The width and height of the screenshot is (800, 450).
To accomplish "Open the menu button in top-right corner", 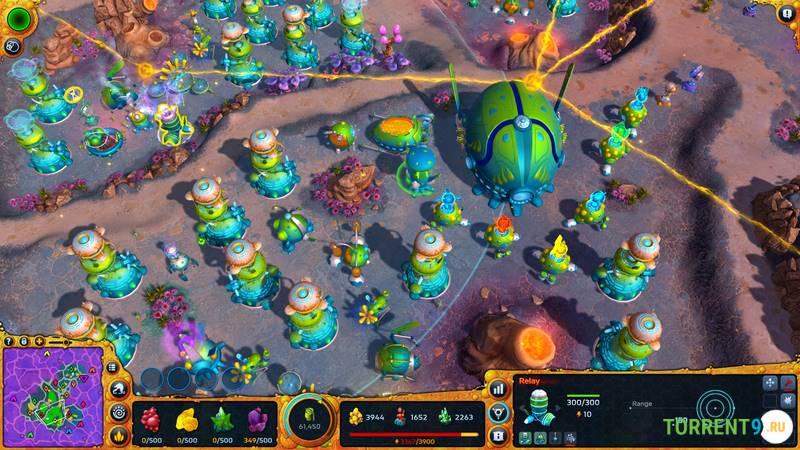I will (x=785, y=14).
